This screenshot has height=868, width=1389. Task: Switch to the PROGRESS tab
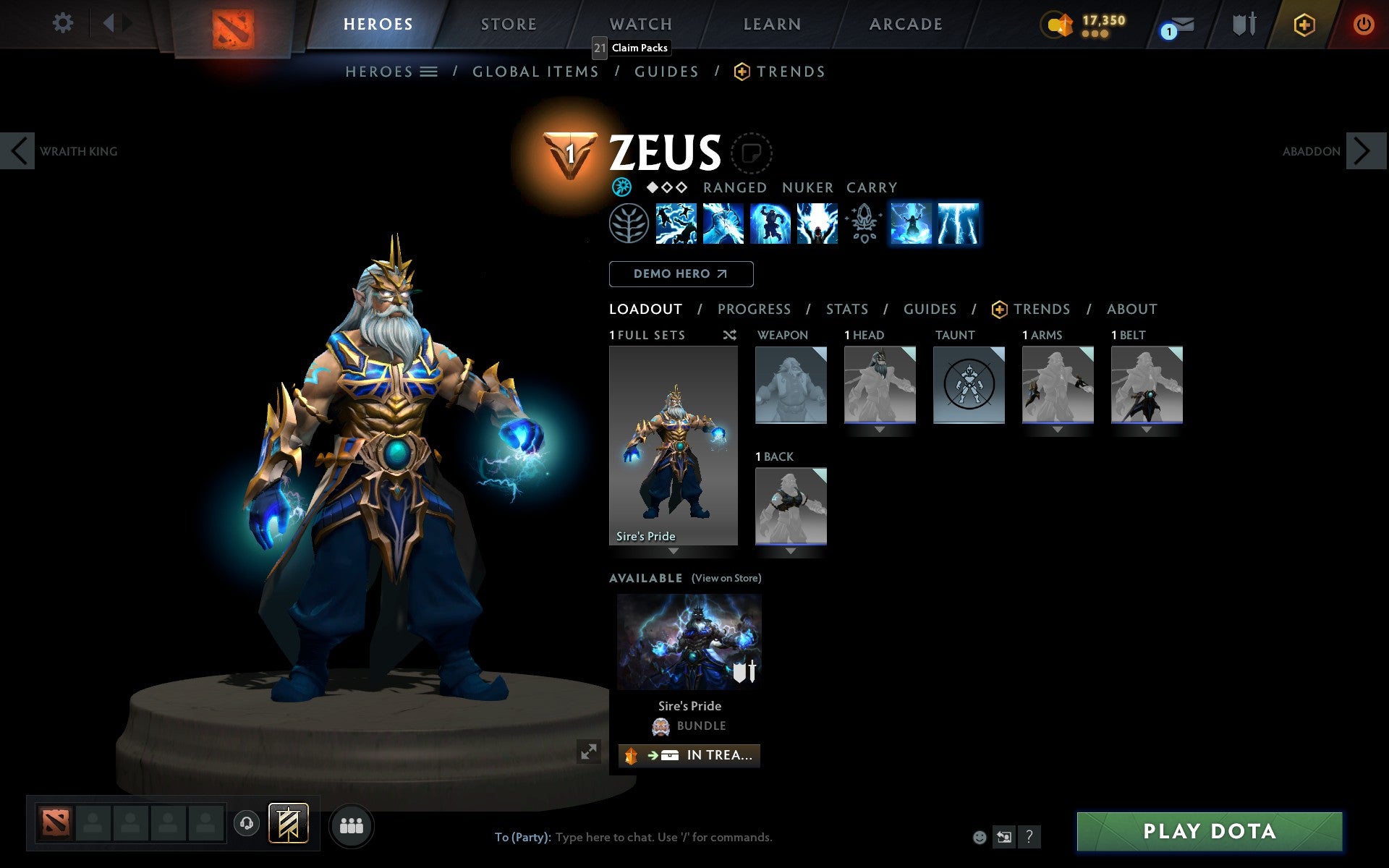point(754,309)
